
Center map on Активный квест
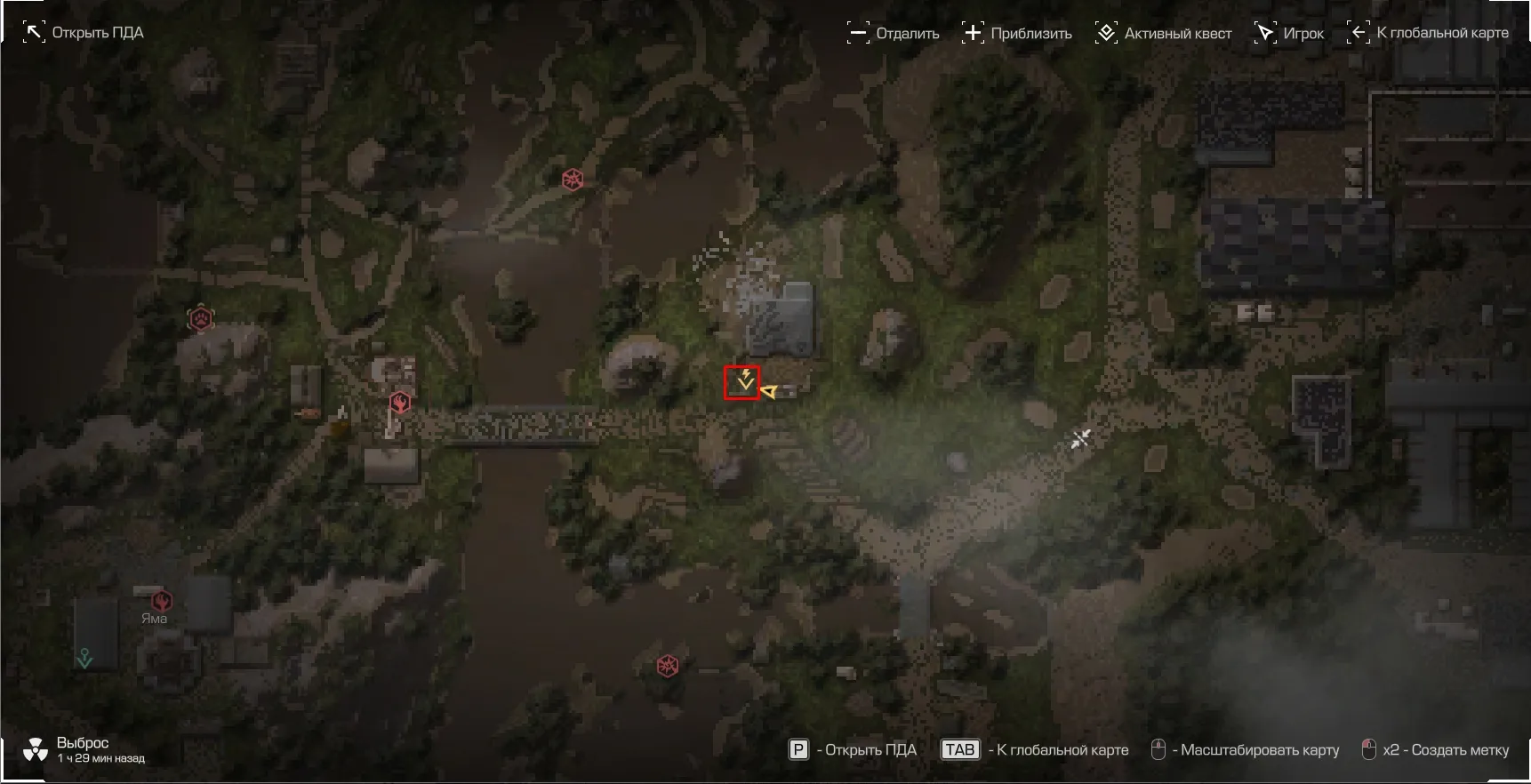tap(1163, 34)
